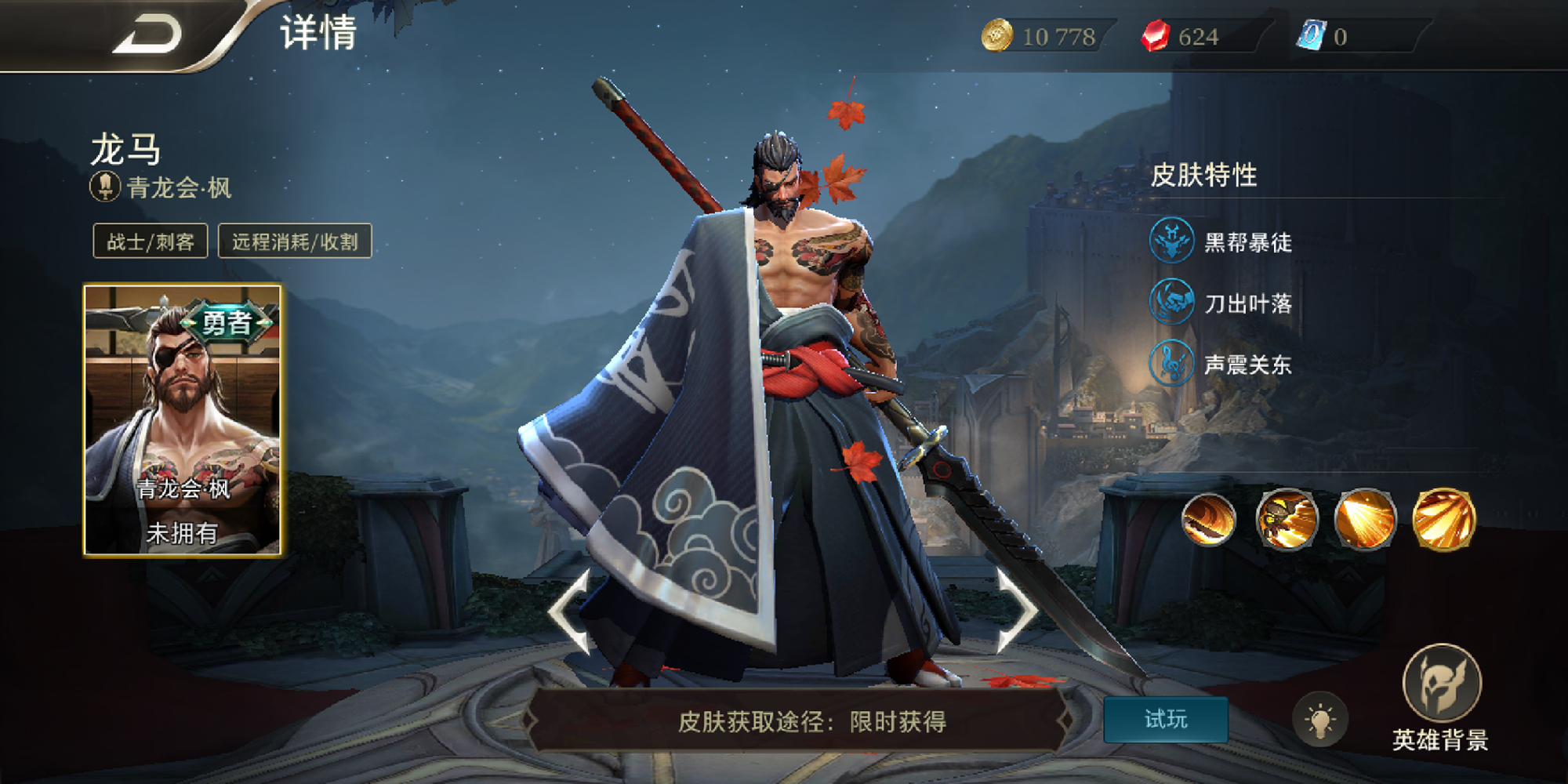
Task: View the 刀出叶落 skin trait
Action: [x=1221, y=303]
